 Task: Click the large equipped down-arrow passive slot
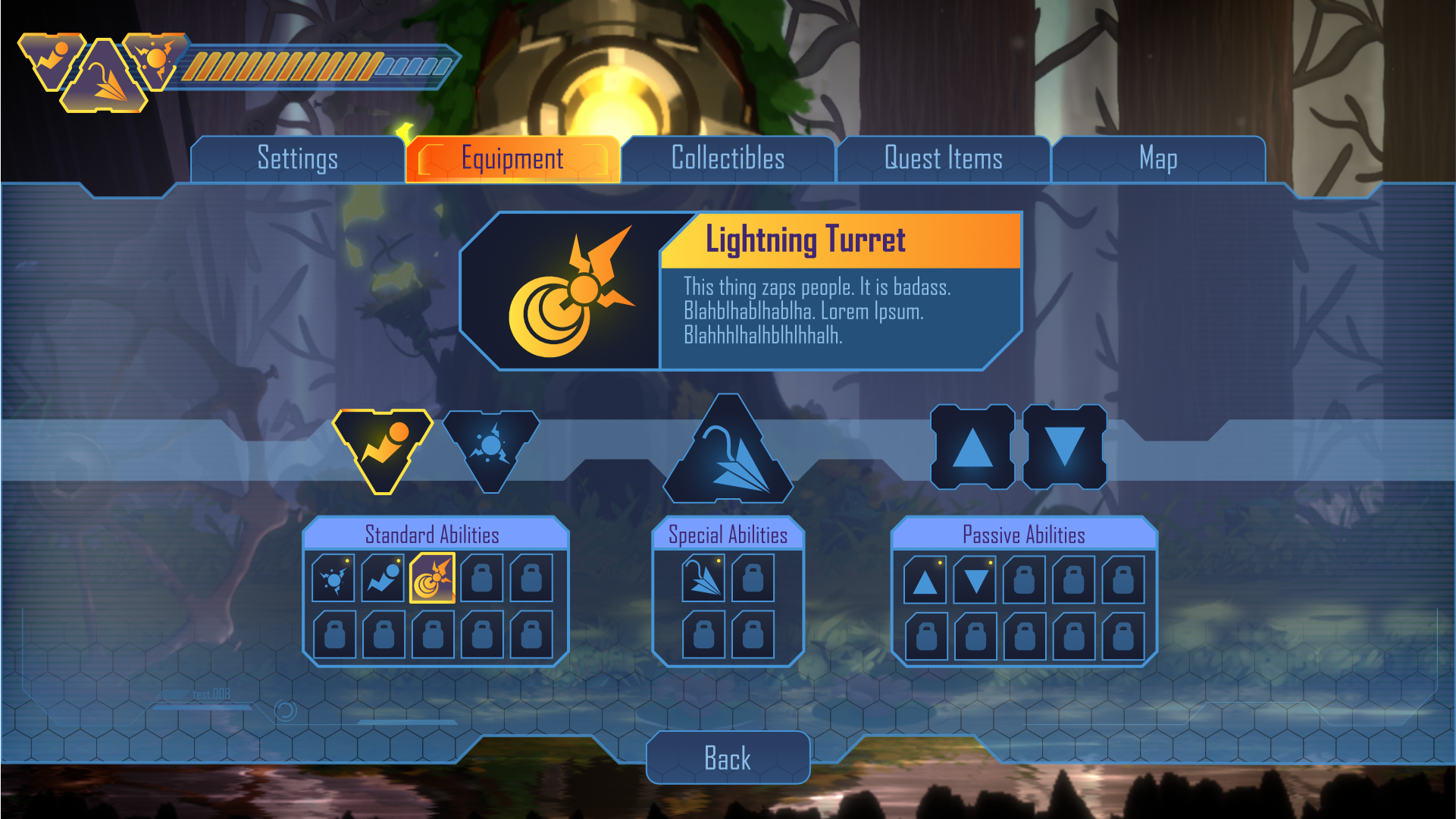tap(1065, 447)
